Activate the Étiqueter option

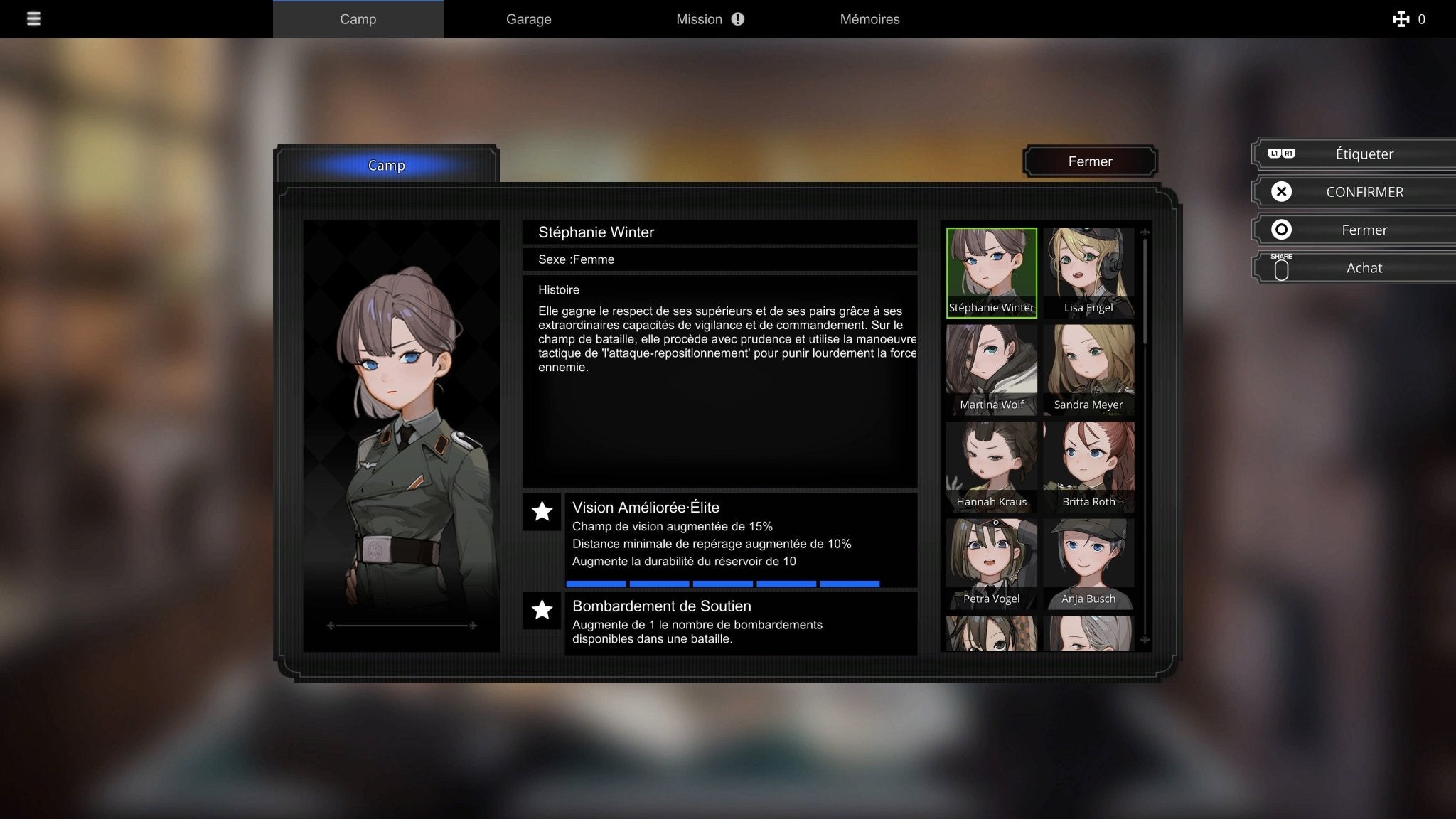pos(1363,154)
